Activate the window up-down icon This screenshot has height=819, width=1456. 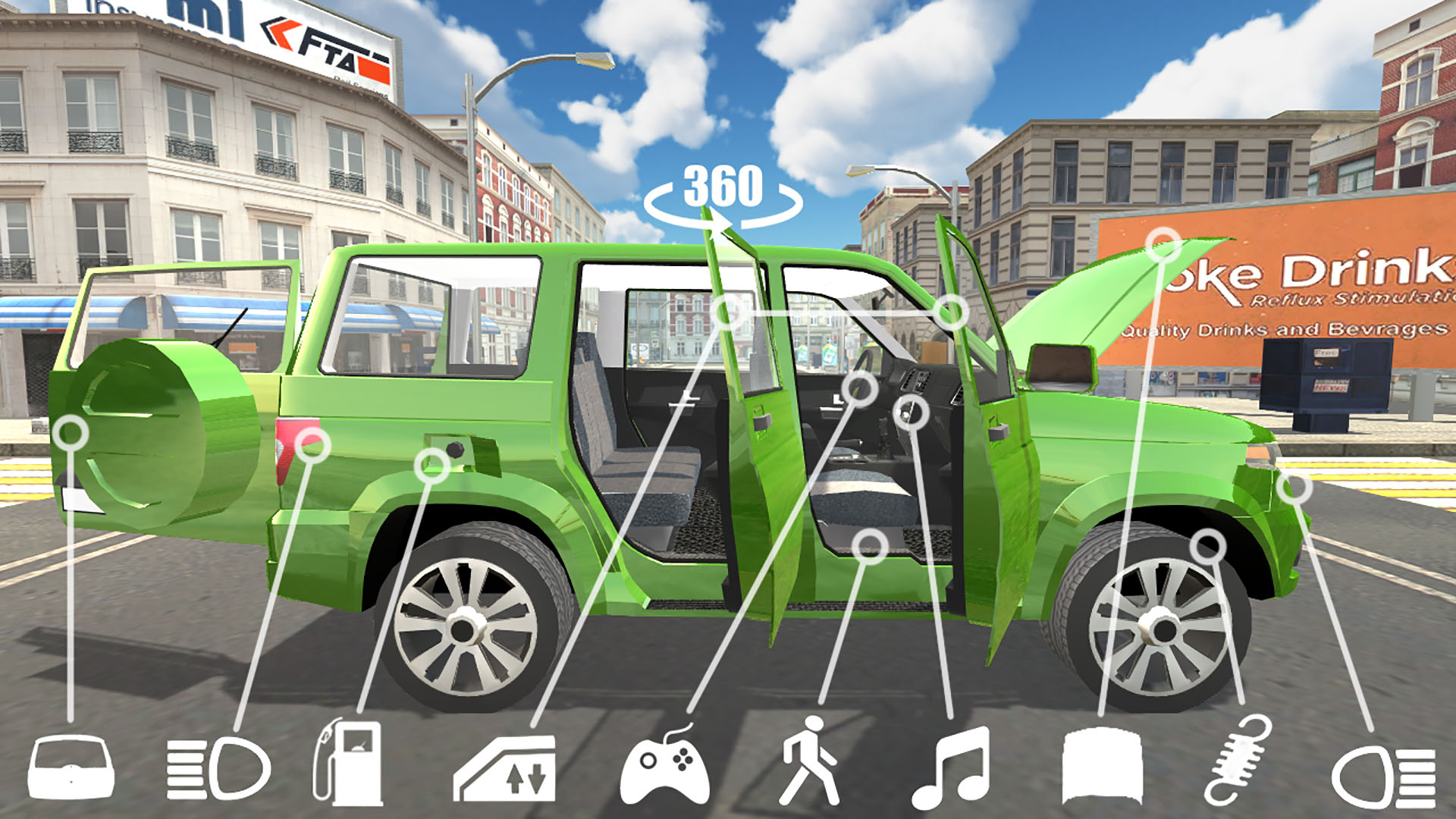(506, 769)
